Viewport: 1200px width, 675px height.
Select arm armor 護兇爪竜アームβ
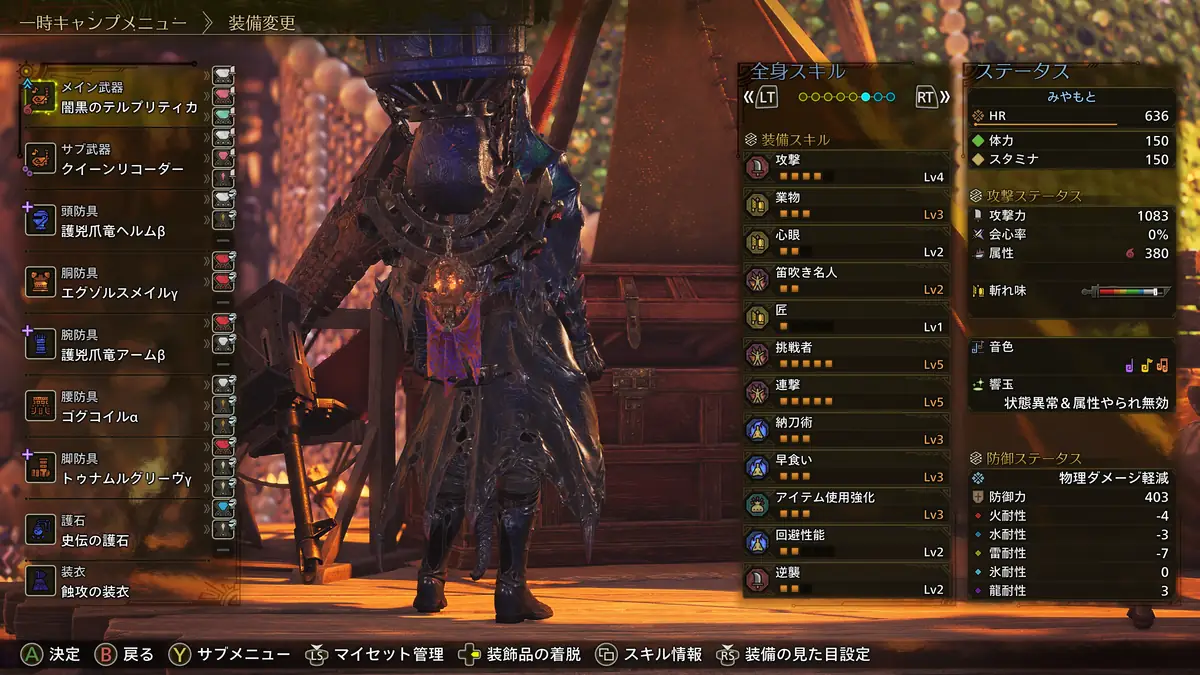(x=120, y=344)
